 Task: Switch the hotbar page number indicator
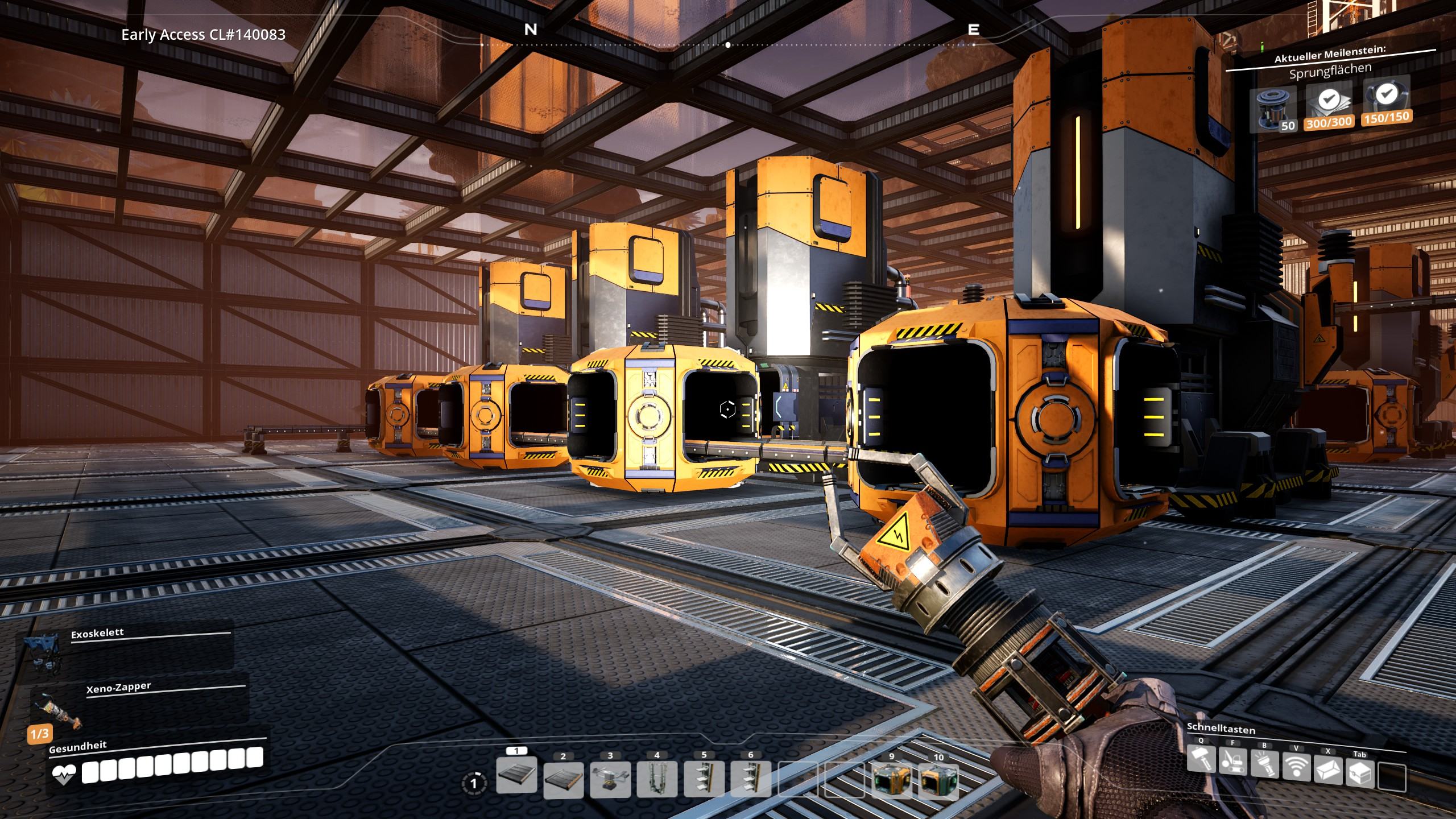(x=473, y=784)
